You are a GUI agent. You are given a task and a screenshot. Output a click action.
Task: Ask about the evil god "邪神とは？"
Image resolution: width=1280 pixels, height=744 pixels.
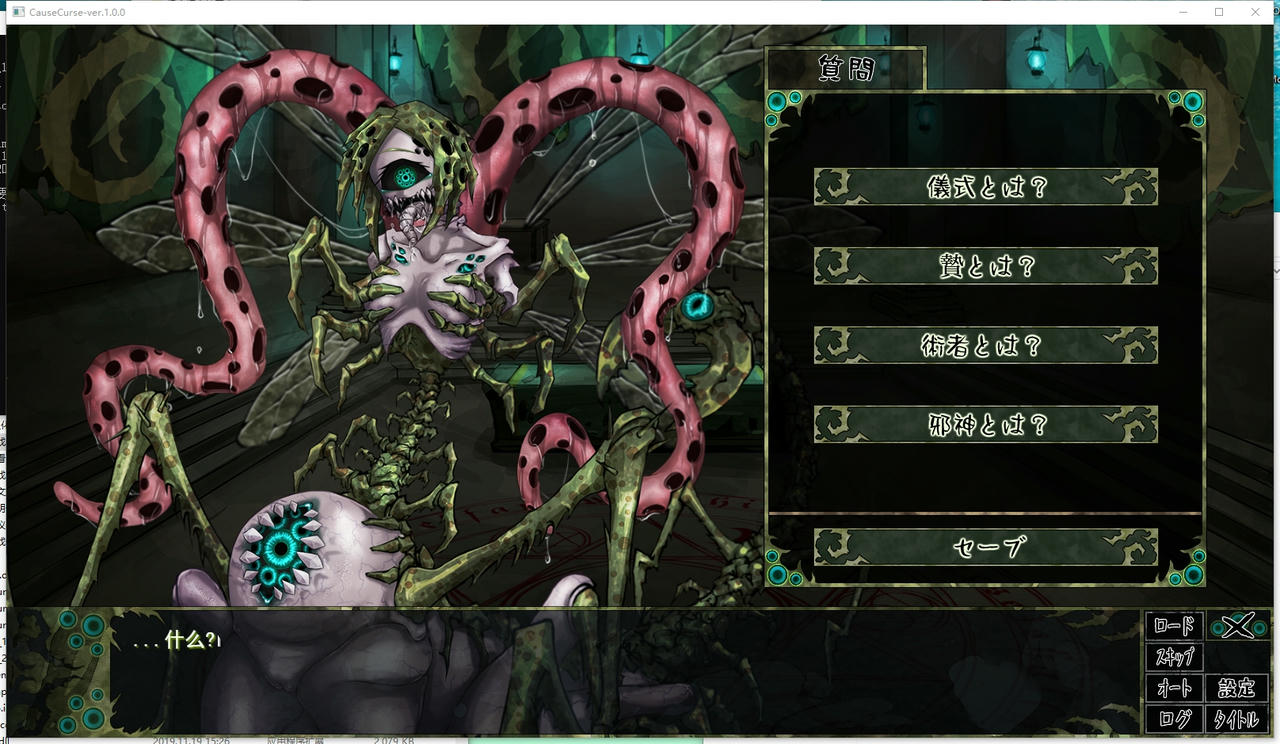click(986, 424)
